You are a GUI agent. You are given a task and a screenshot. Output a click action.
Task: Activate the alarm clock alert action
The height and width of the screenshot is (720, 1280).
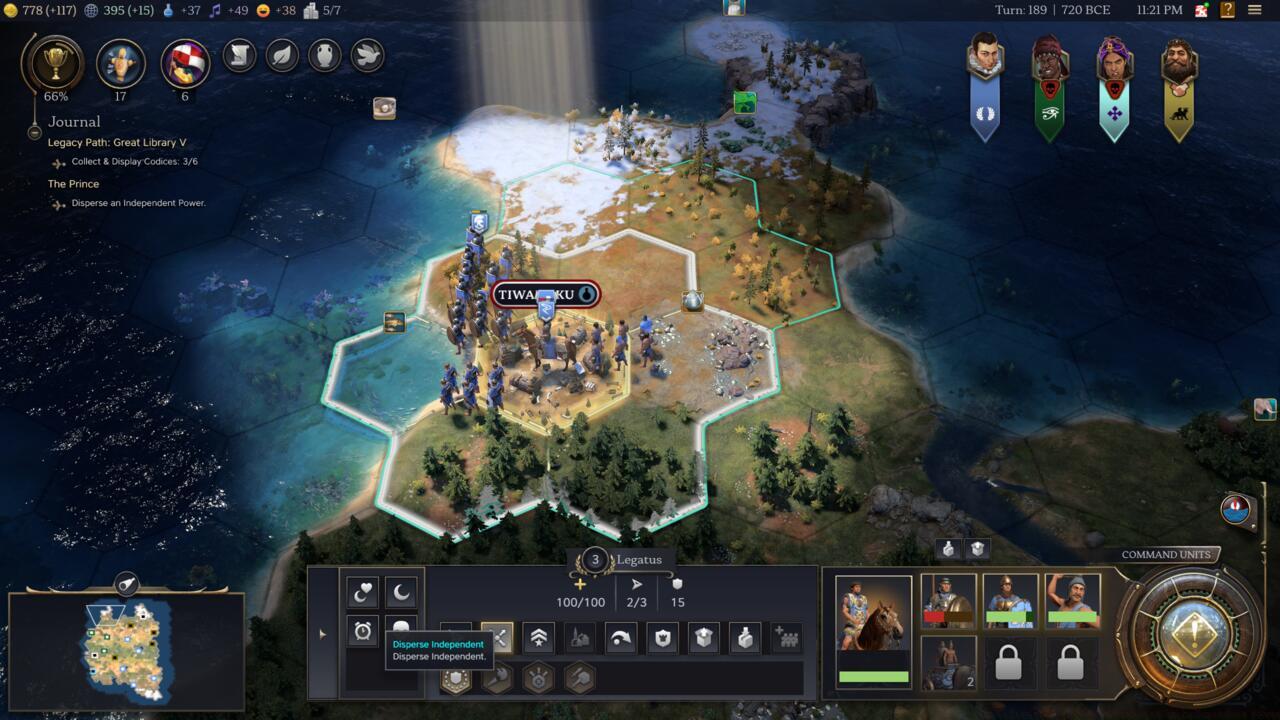pos(362,631)
